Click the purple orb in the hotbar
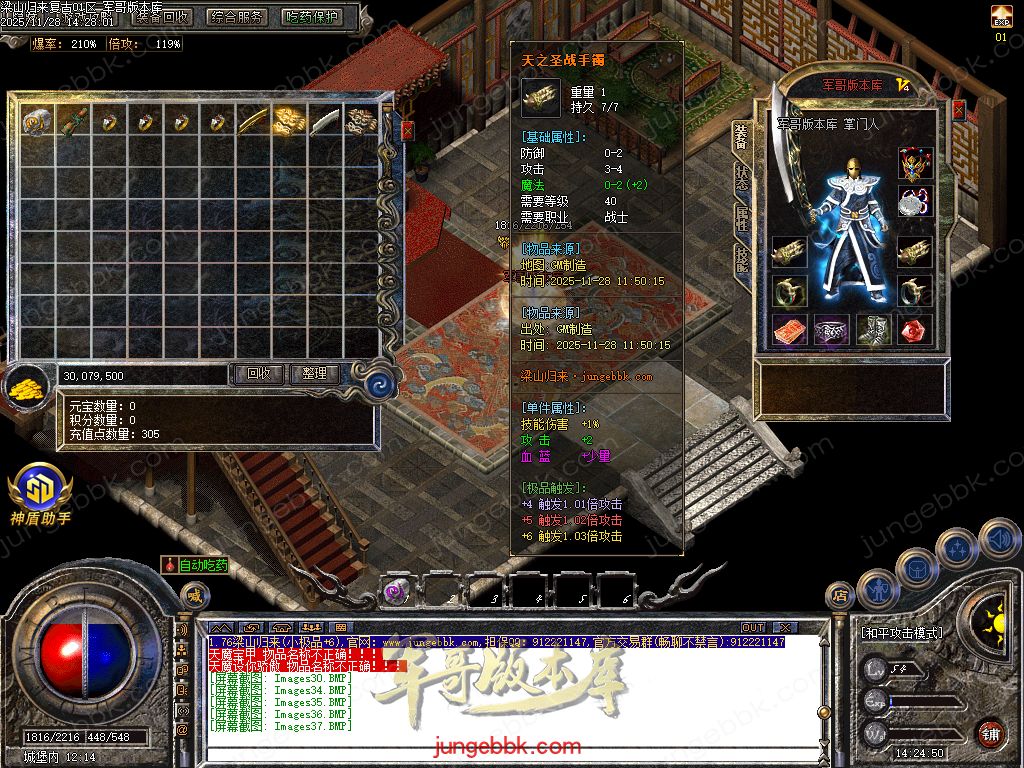1024x768 pixels. (x=395, y=592)
